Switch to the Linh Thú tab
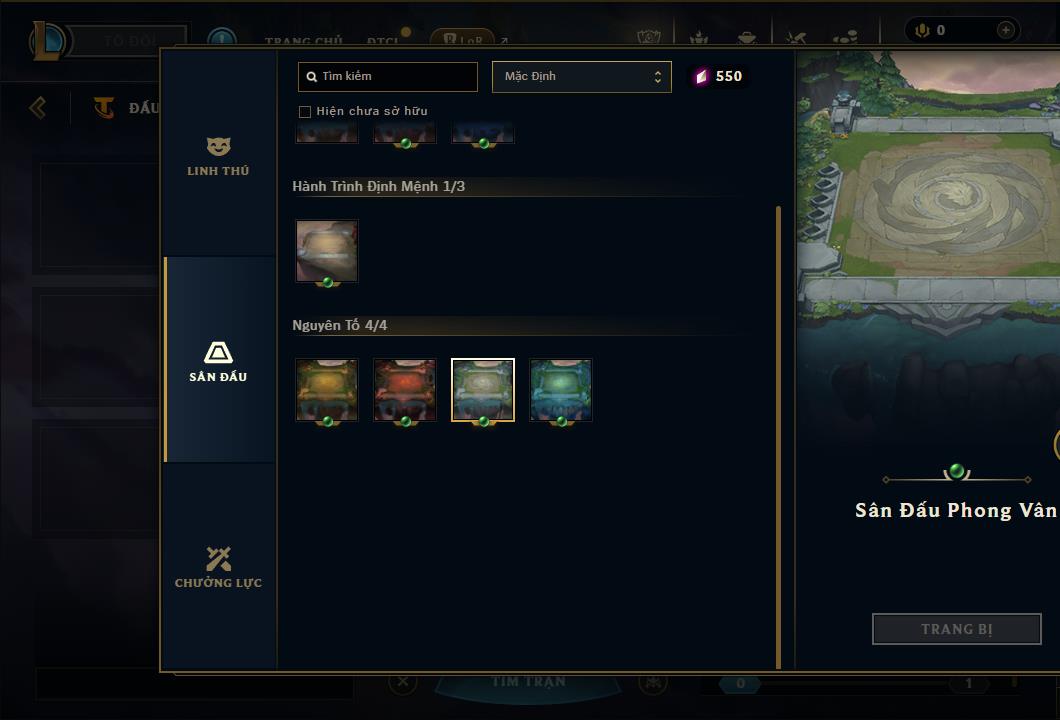 [218, 156]
